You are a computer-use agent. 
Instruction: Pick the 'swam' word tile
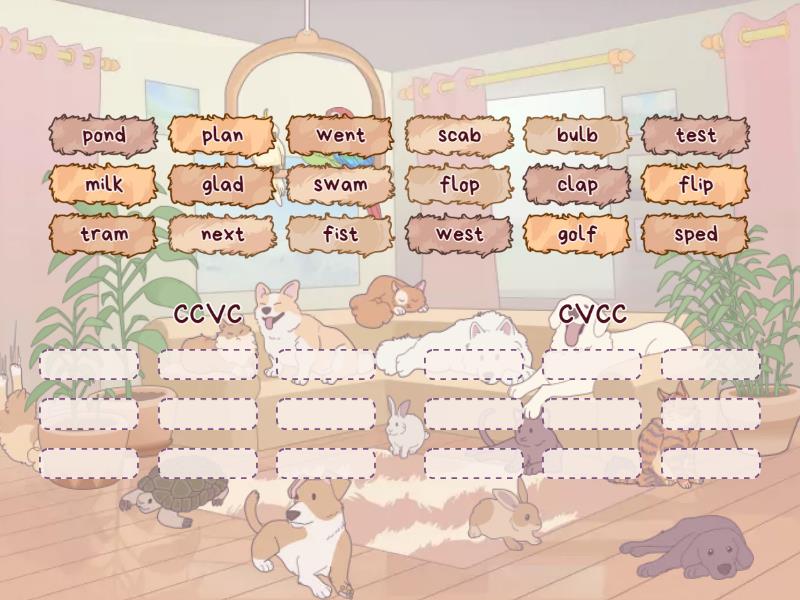[340, 185]
